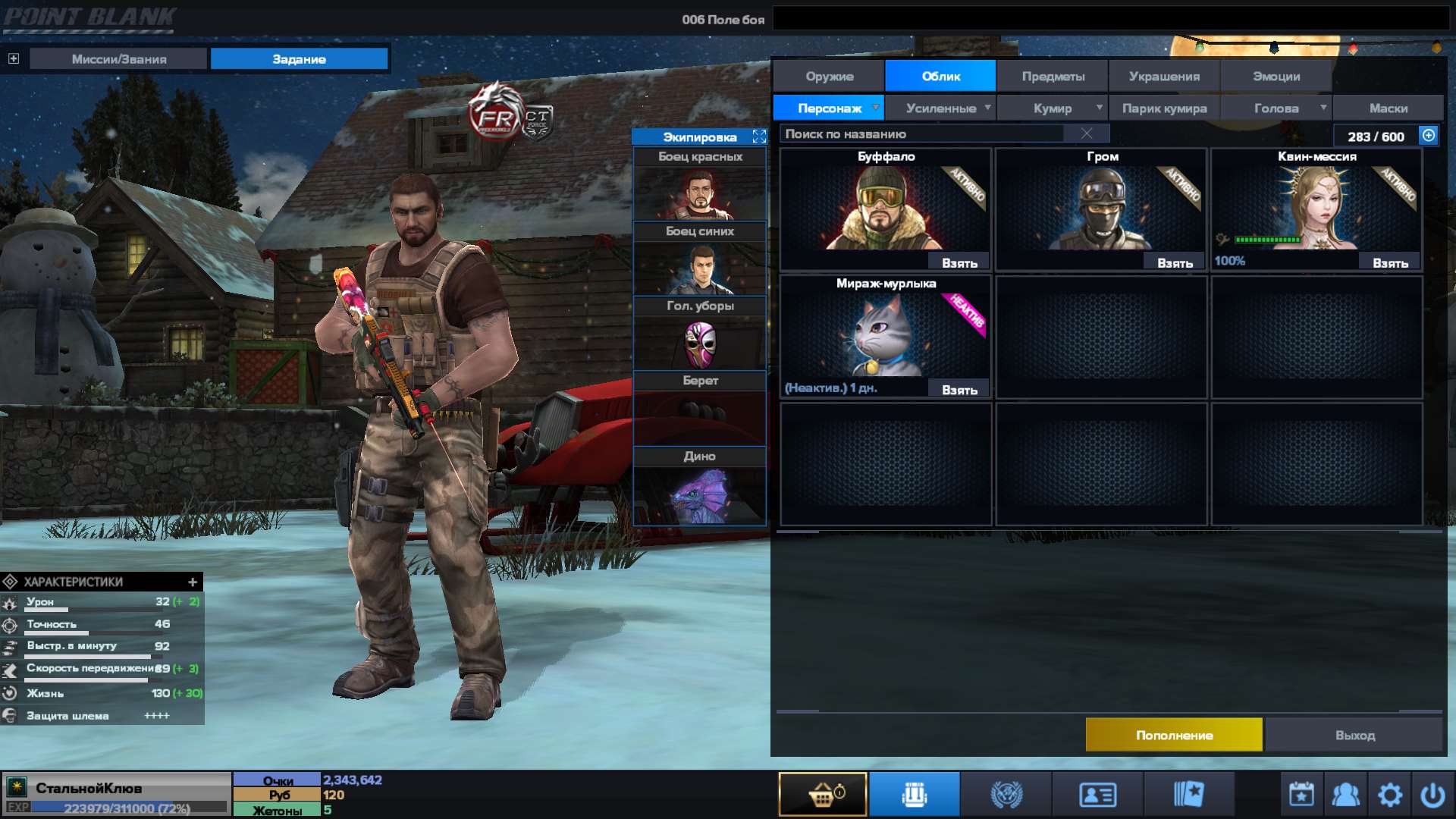The height and width of the screenshot is (819, 1456).
Task: Select the inventory backpack icon
Action: tap(914, 793)
